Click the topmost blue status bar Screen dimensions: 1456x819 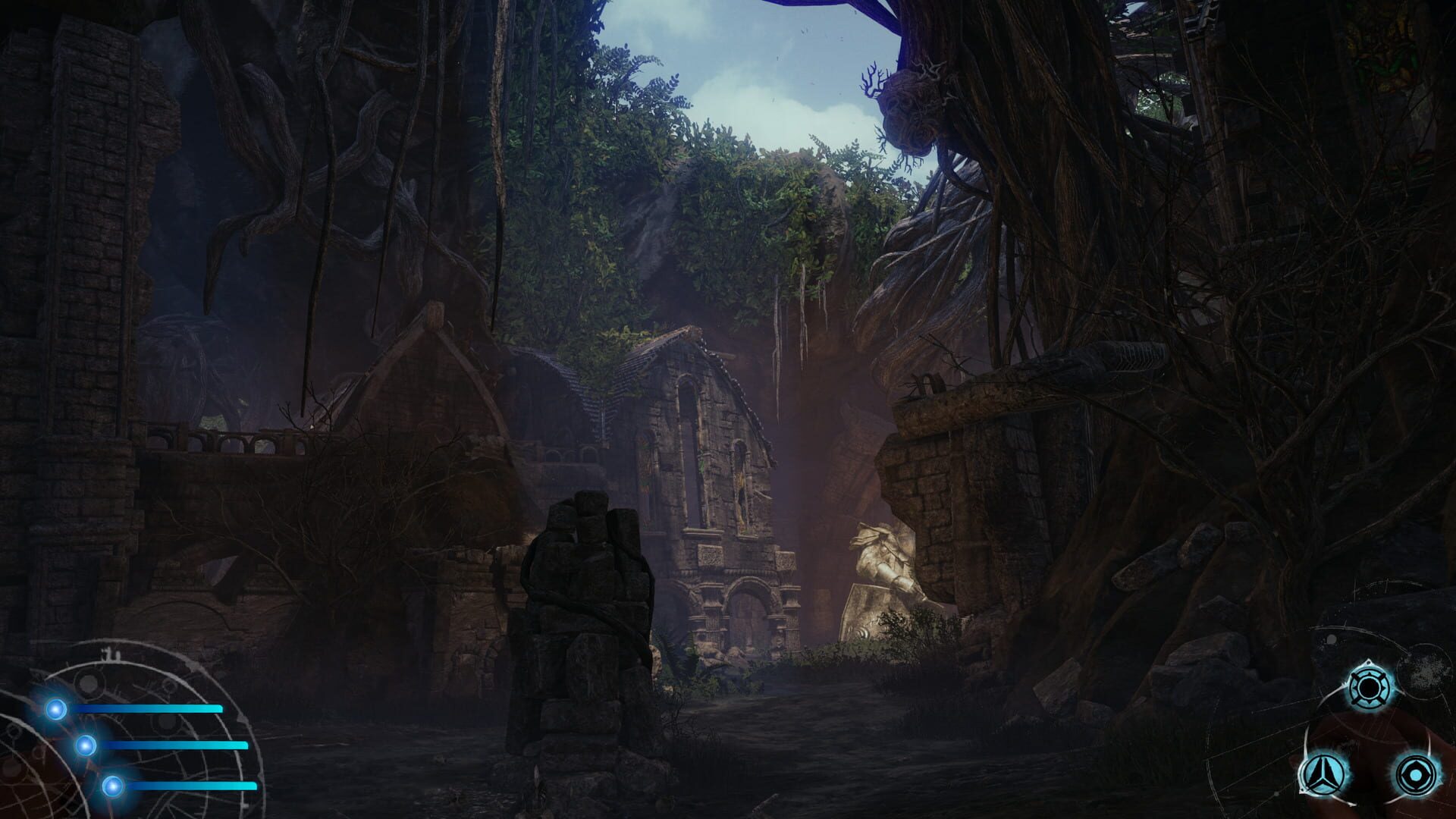149,709
